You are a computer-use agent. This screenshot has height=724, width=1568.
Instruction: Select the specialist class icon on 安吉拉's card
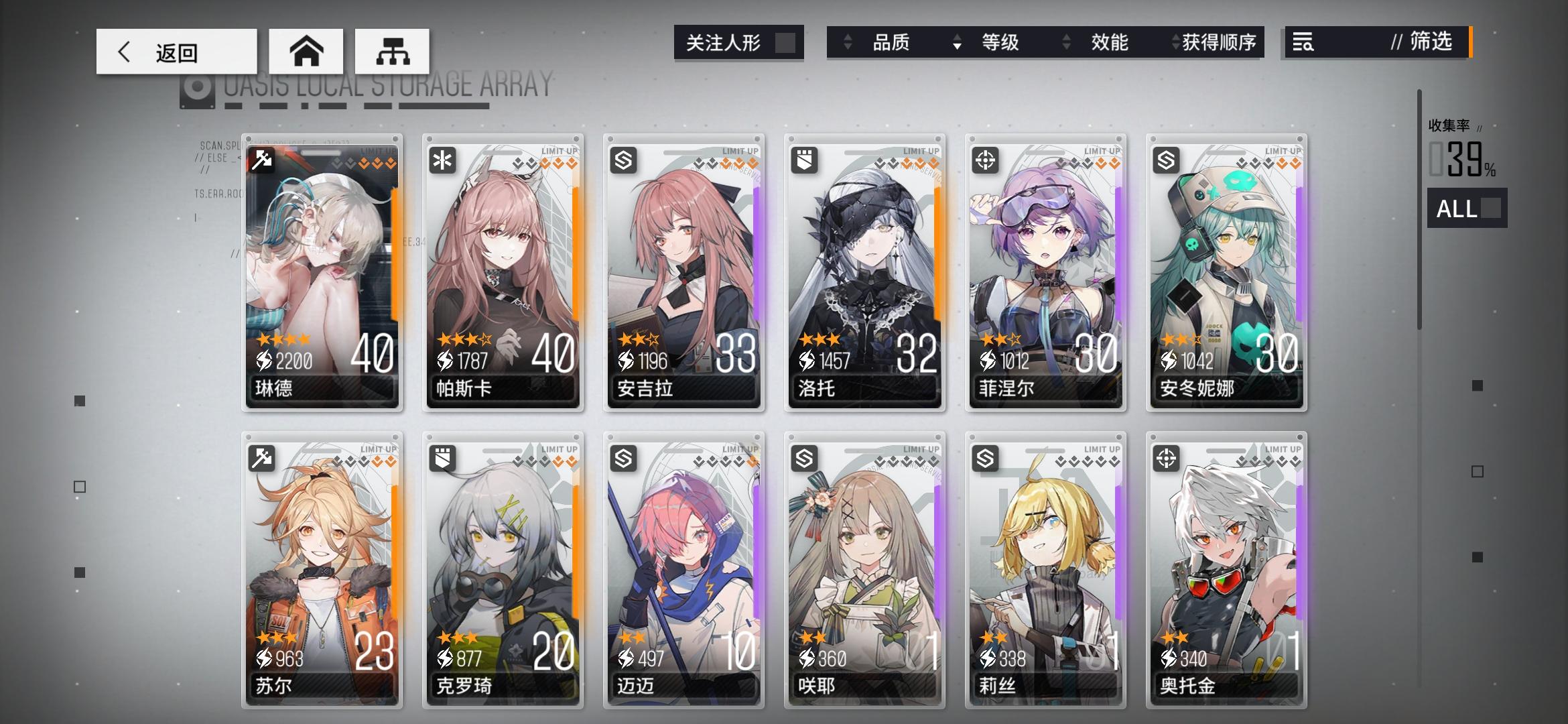(623, 159)
